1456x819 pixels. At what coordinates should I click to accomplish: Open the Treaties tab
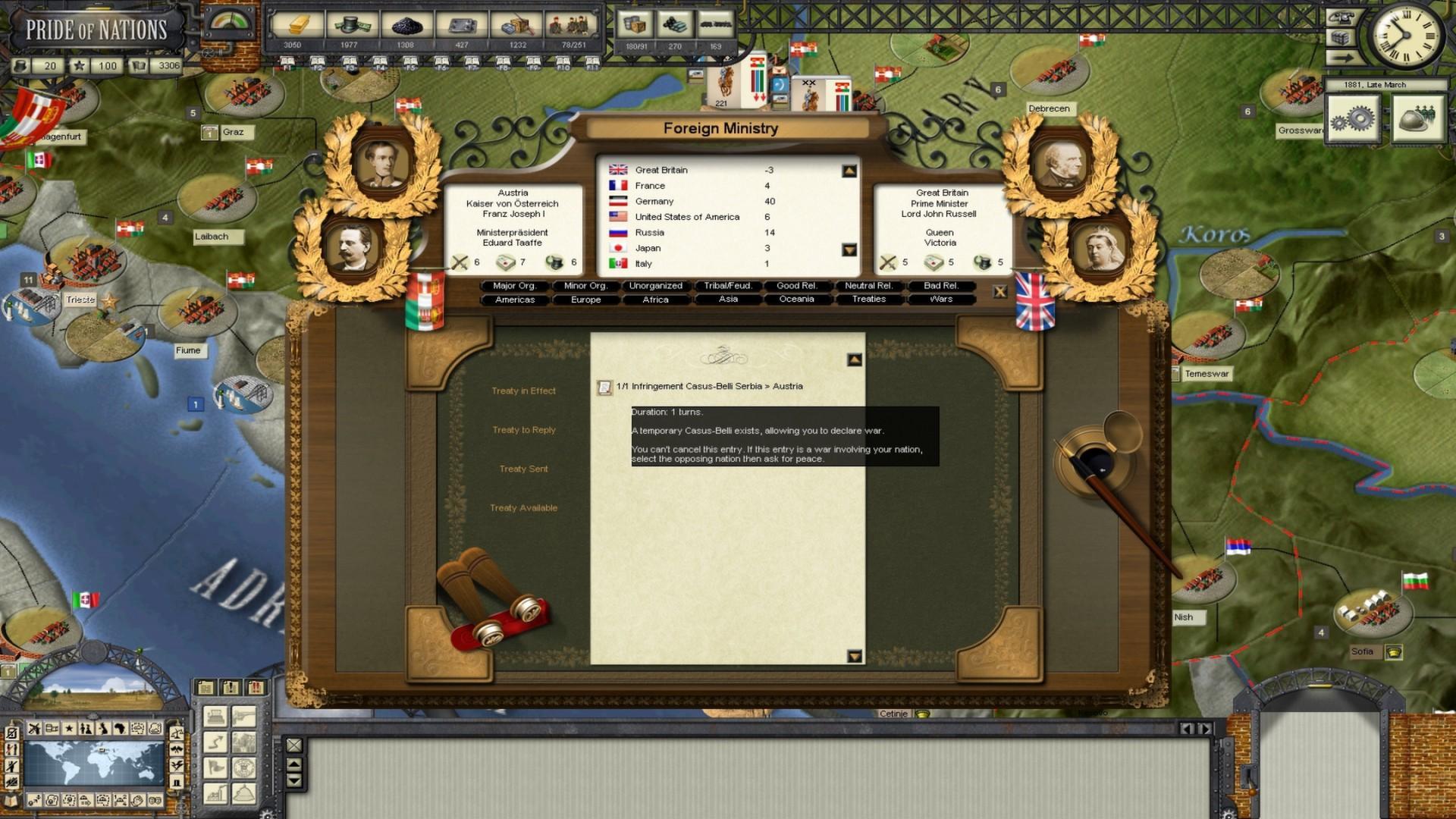pyautogui.click(x=868, y=299)
